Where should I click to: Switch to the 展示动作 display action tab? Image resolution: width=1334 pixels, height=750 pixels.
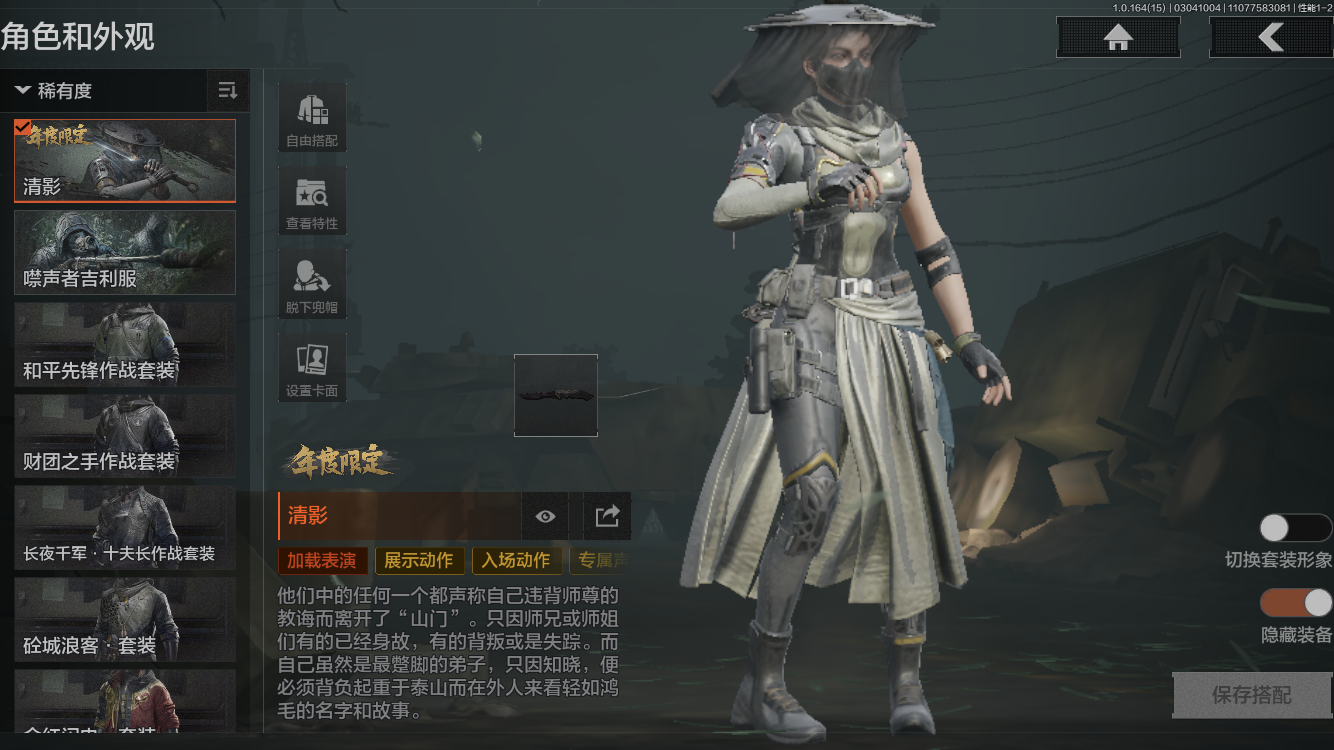point(419,560)
